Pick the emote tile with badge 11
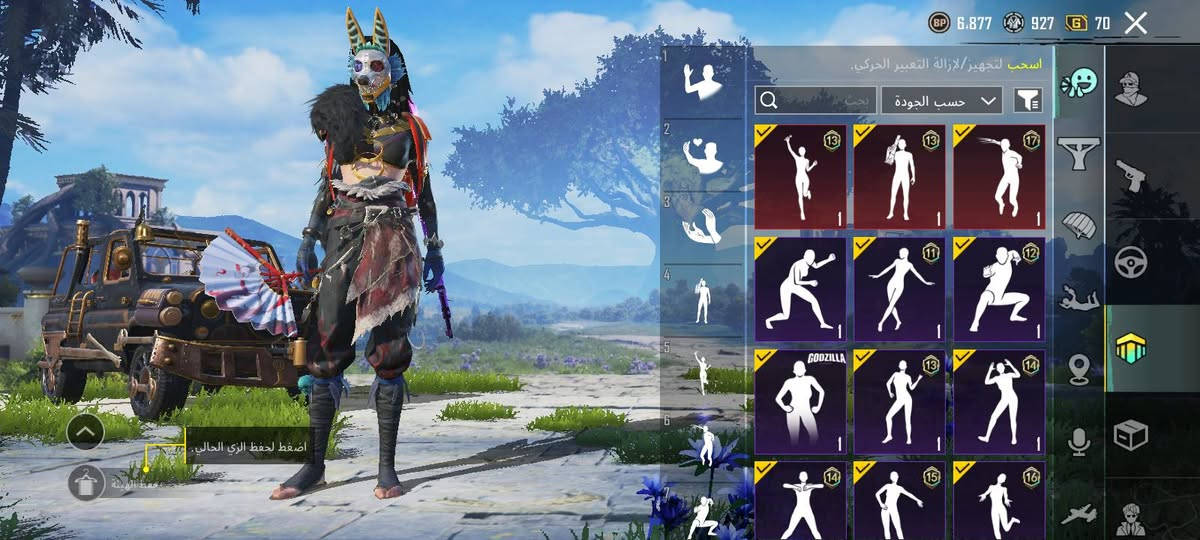This screenshot has height=540, width=1200. point(899,289)
